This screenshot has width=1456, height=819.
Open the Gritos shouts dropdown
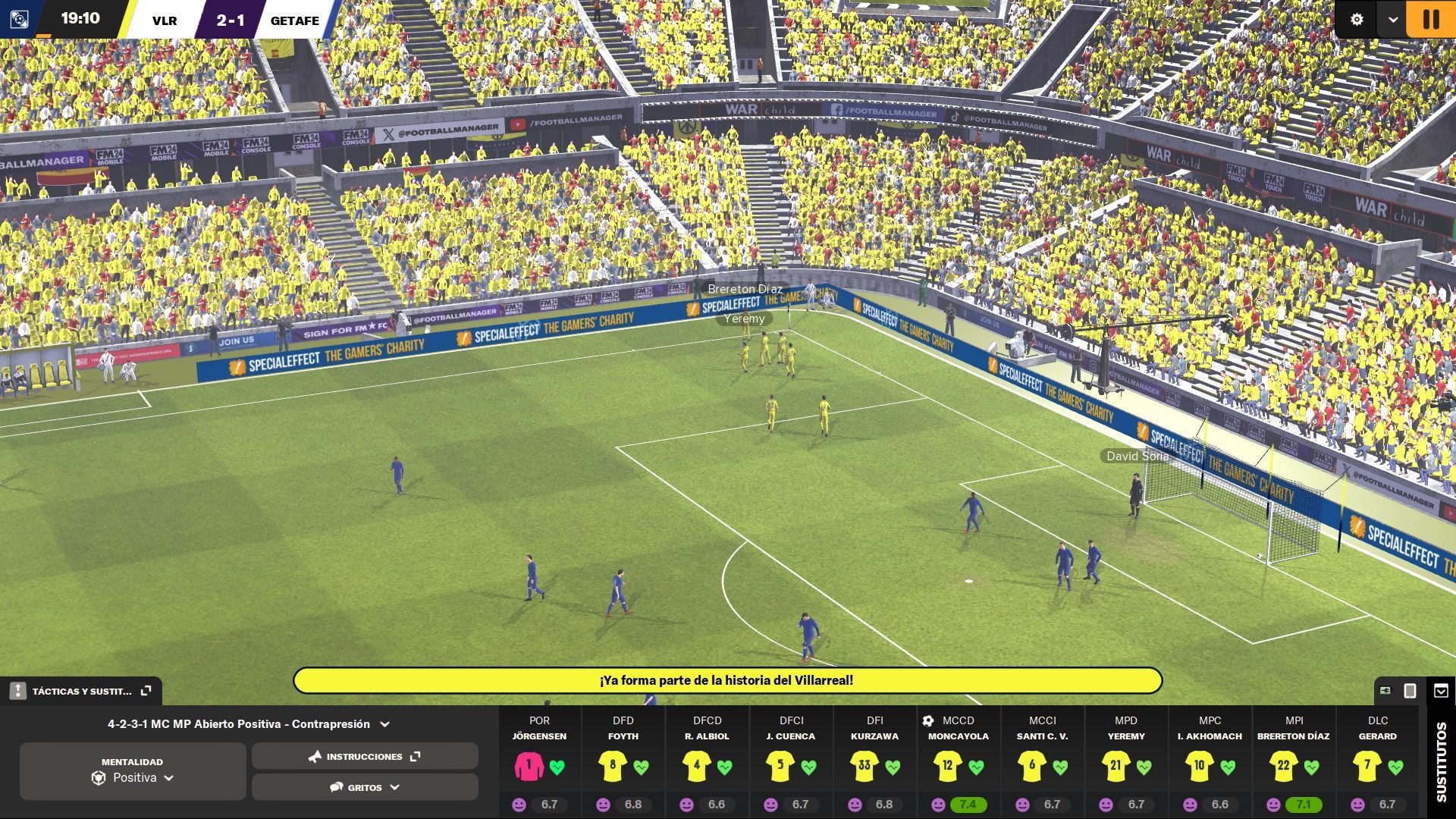[365, 787]
